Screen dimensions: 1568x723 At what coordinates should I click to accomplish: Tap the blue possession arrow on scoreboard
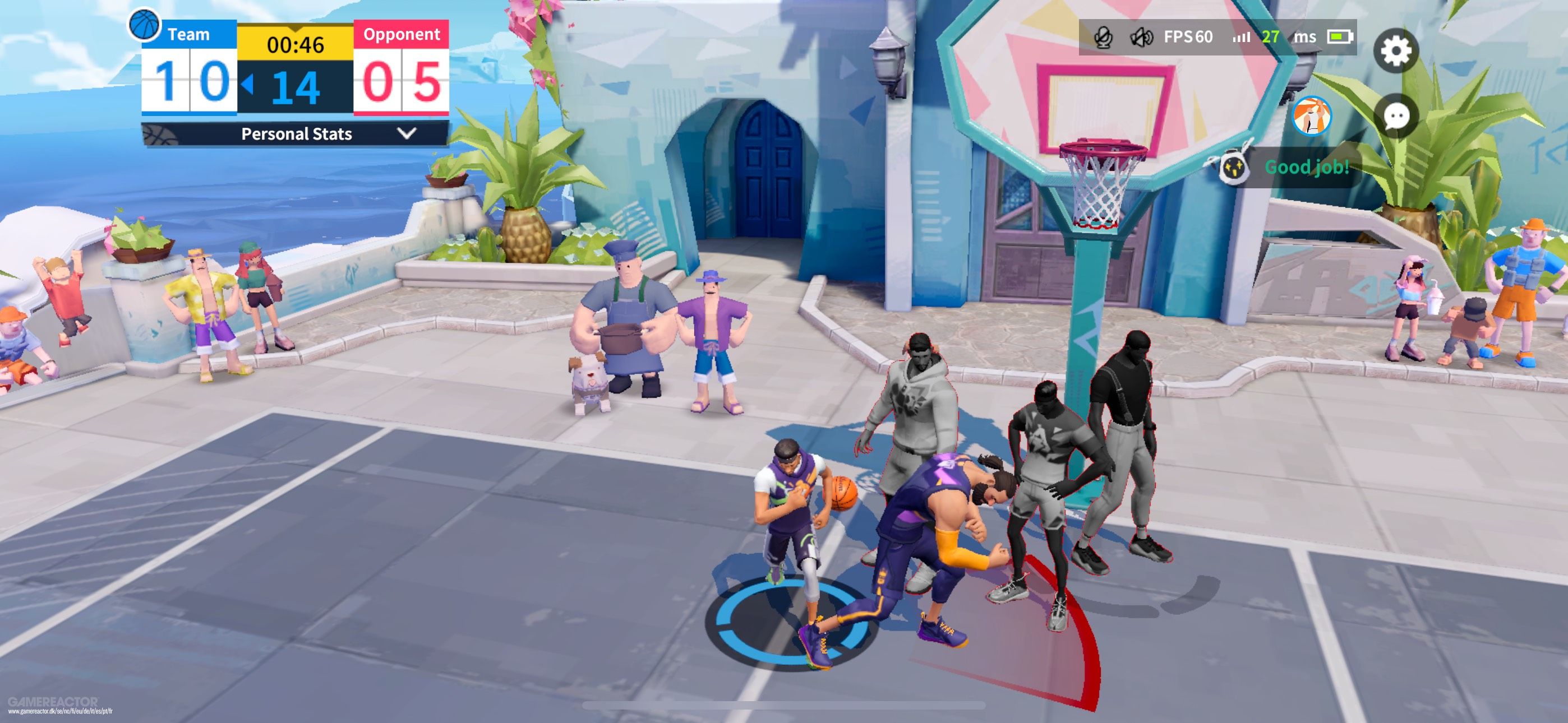(247, 87)
